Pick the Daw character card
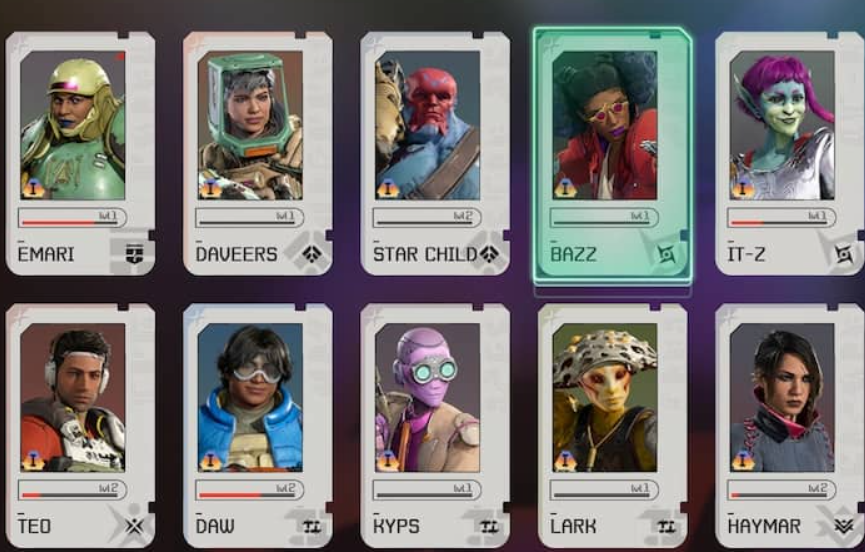This screenshot has width=865, height=552. coord(257,425)
